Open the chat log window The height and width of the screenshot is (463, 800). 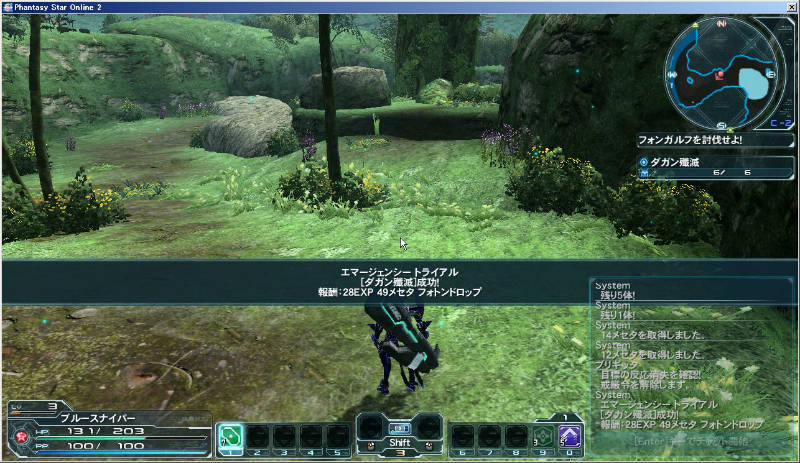pyautogui.click(x=692, y=365)
